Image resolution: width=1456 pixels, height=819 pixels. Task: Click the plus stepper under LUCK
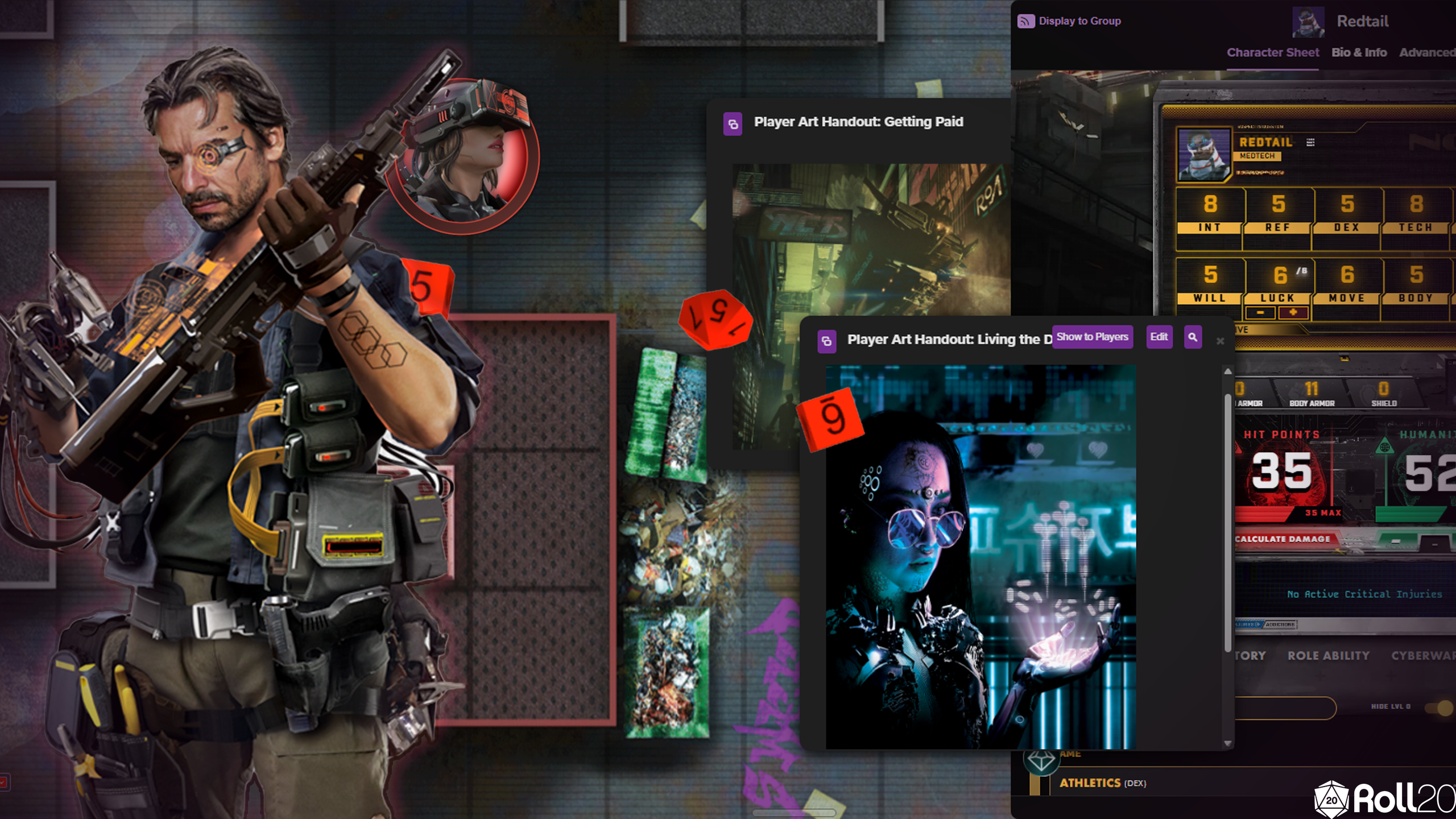tap(1293, 313)
